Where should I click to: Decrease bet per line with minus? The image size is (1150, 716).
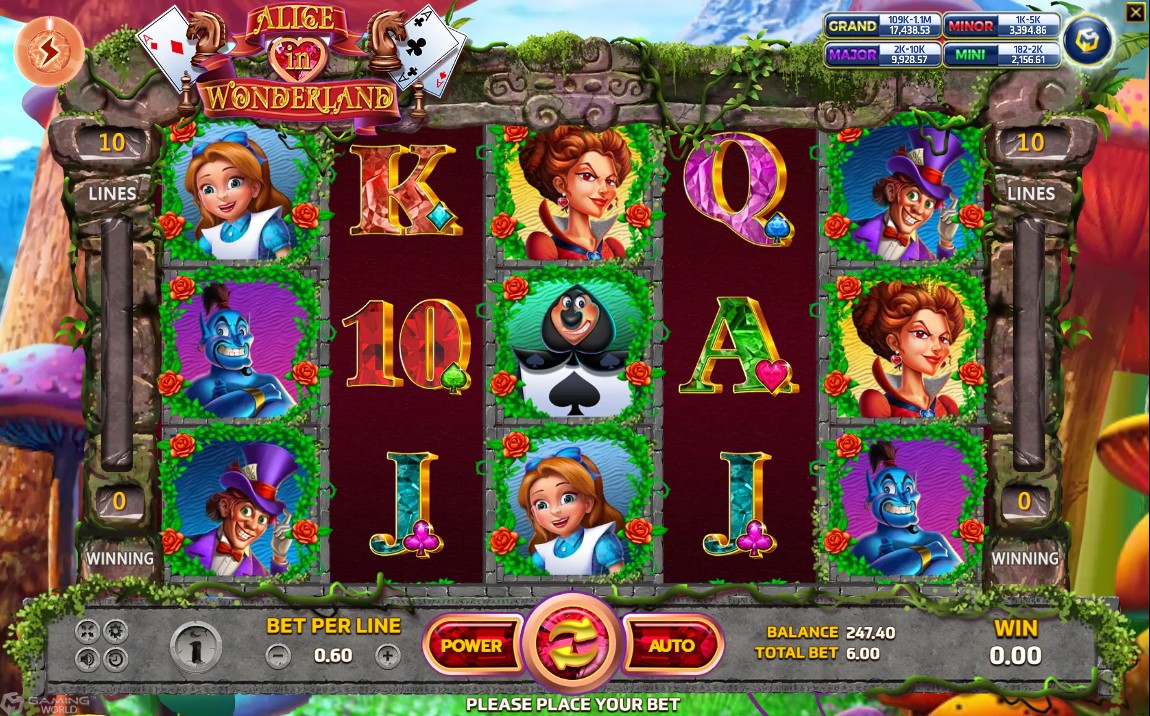coord(279,656)
